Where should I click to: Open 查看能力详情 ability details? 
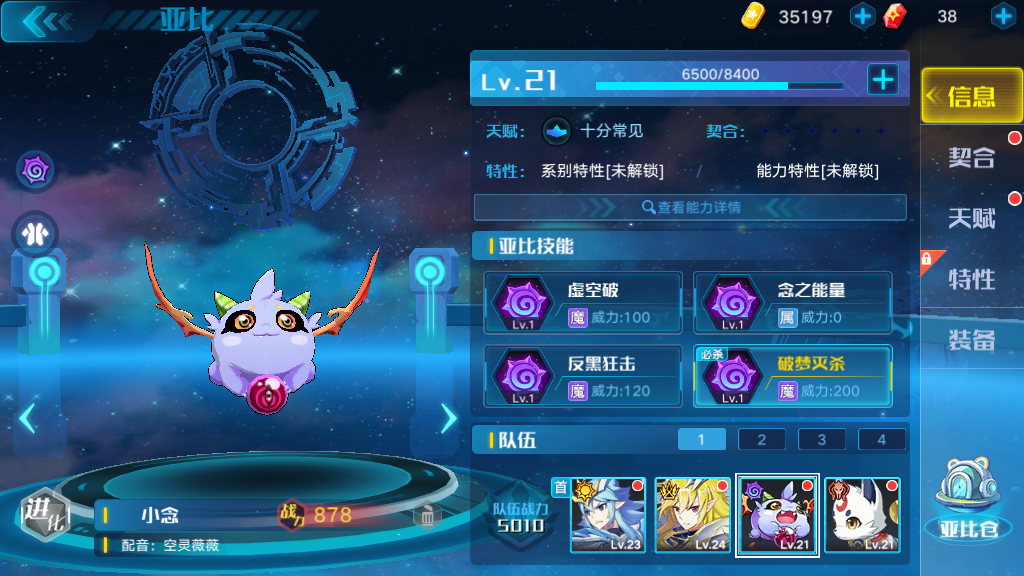point(690,207)
